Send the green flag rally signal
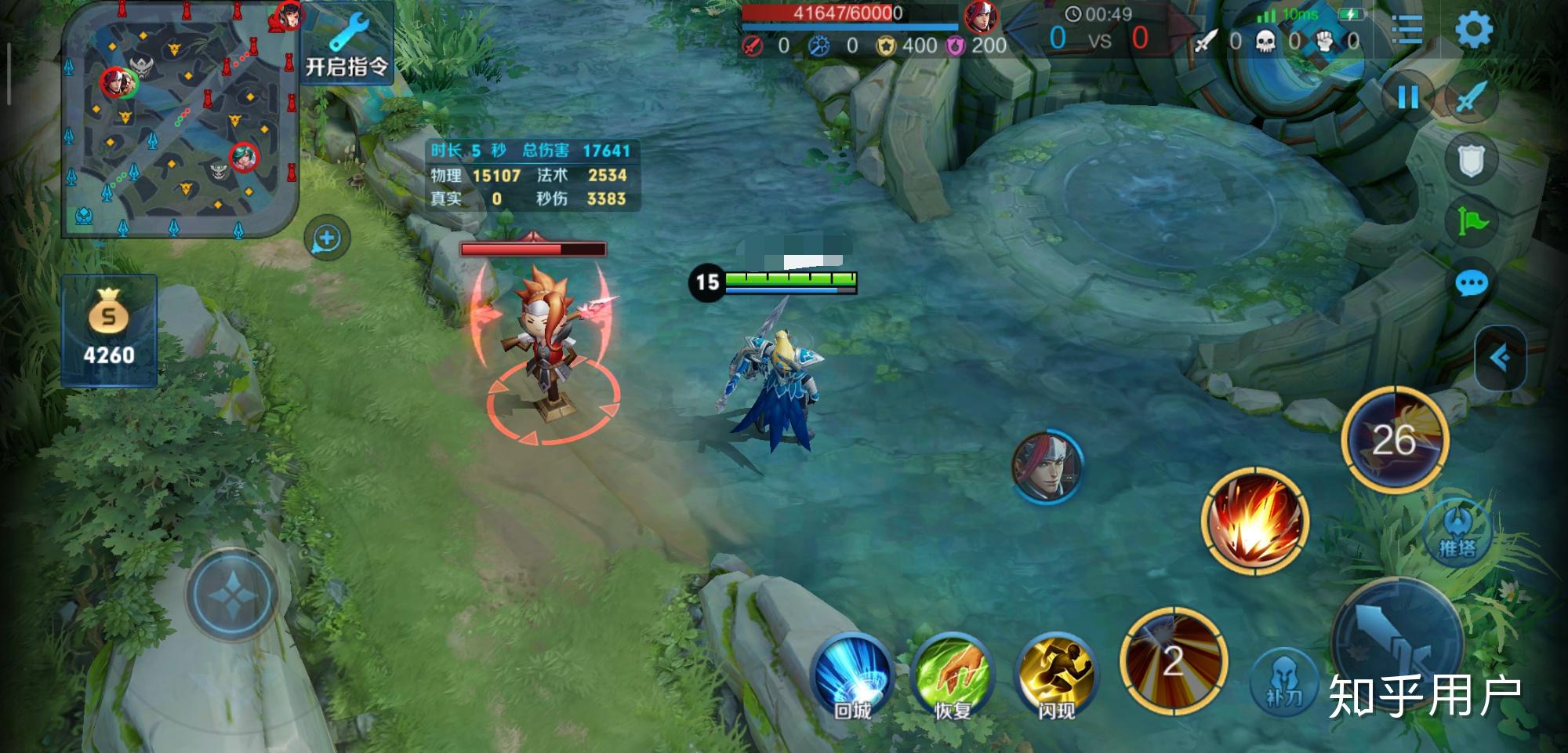The width and height of the screenshot is (1568, 753). [1471, 221]
